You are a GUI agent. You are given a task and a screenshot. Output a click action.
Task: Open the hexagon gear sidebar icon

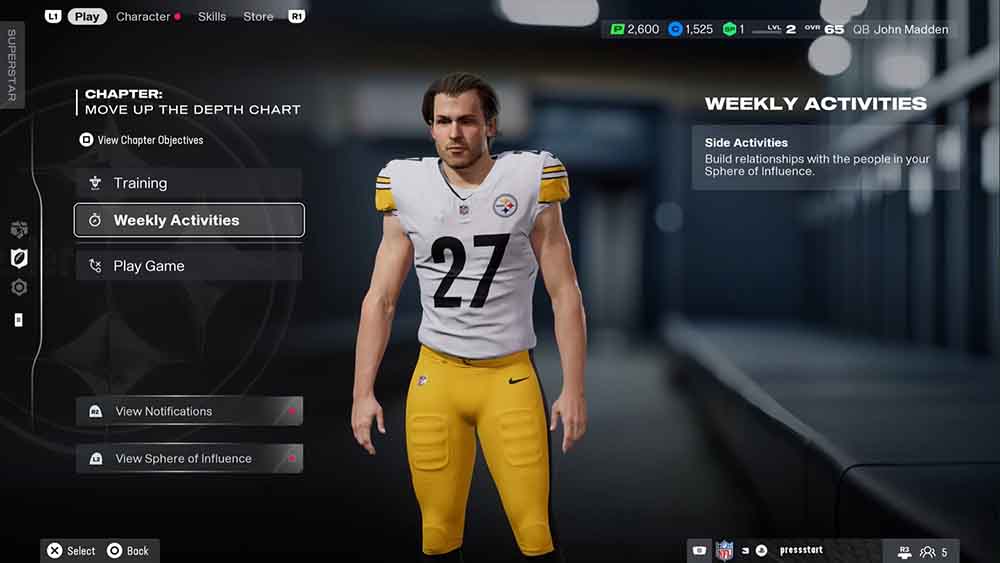tap(19, 288)
